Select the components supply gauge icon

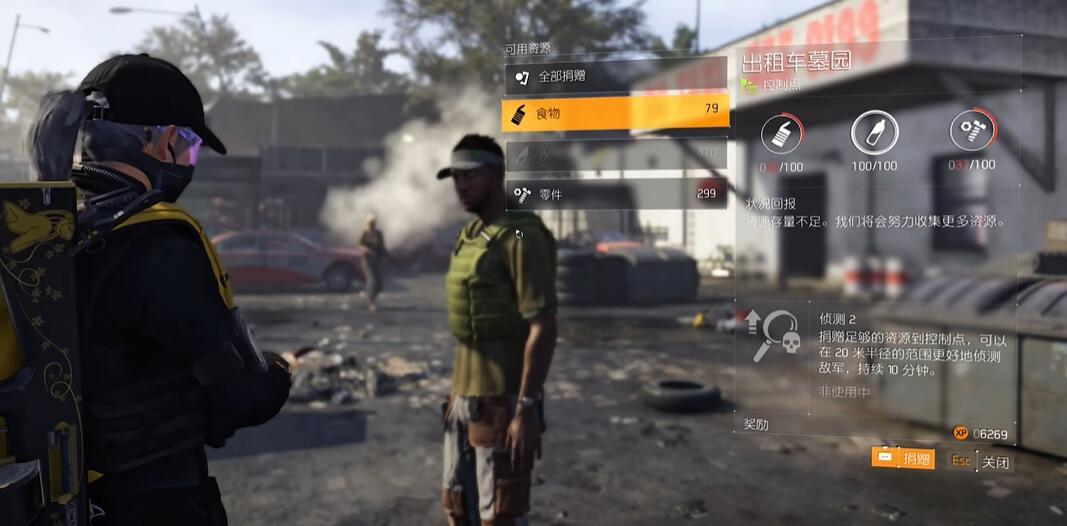point(971,132)
